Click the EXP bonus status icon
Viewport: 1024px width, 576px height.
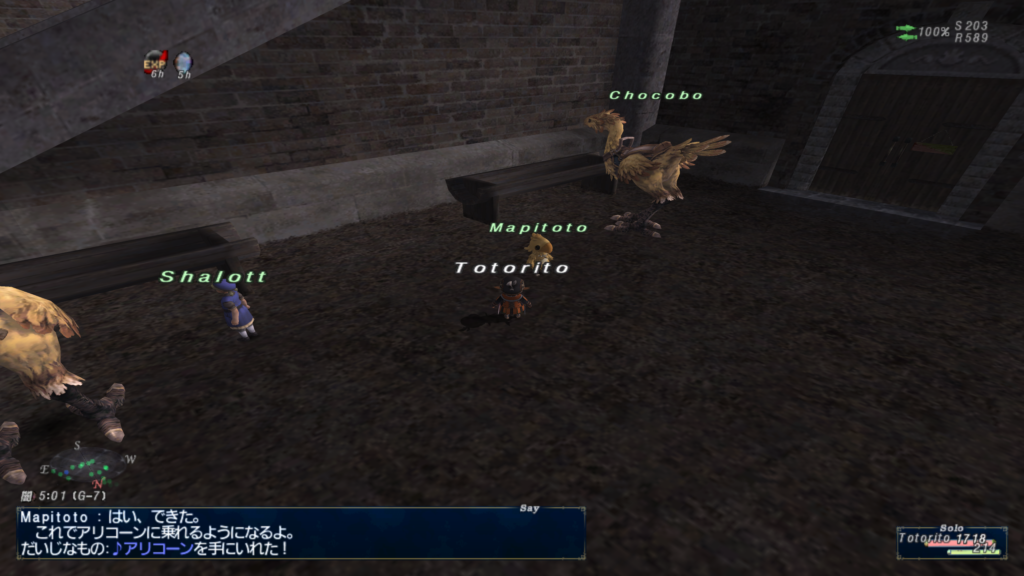click(x=154, y=62)
